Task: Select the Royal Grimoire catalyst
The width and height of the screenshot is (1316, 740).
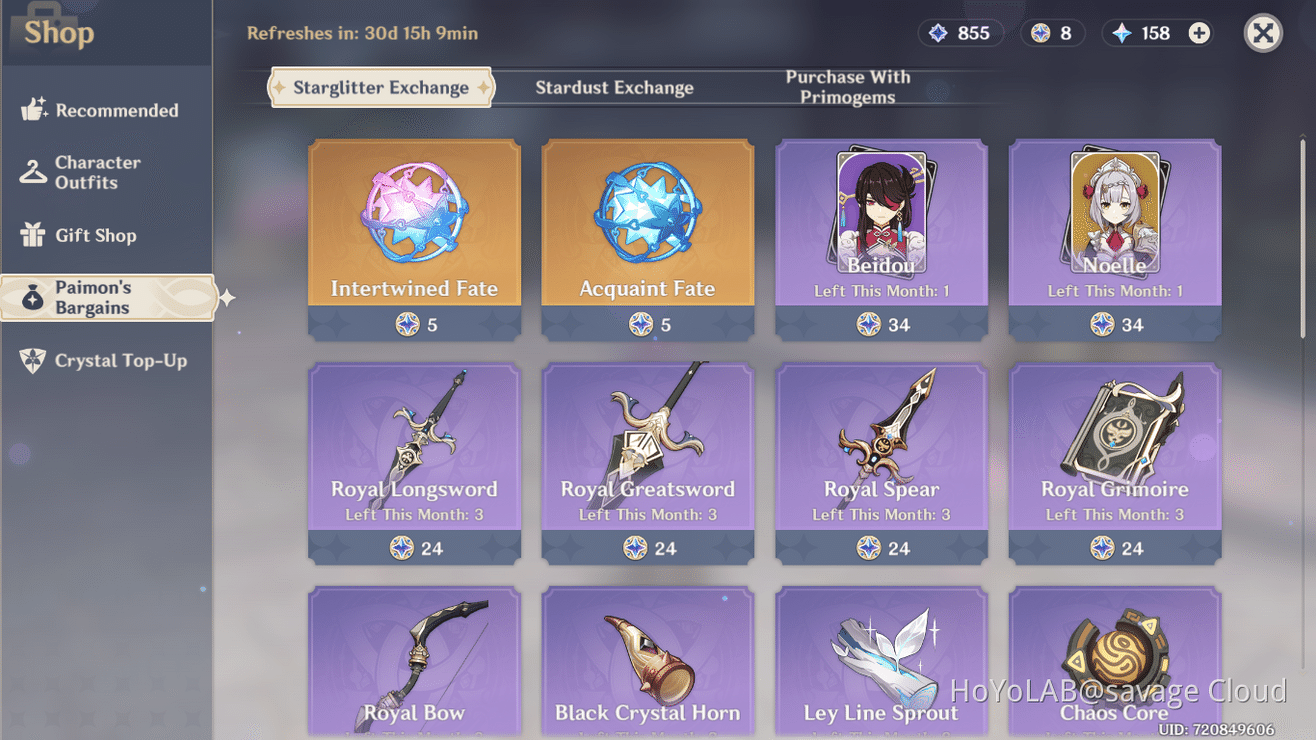Action: [x=1114, y=460]
